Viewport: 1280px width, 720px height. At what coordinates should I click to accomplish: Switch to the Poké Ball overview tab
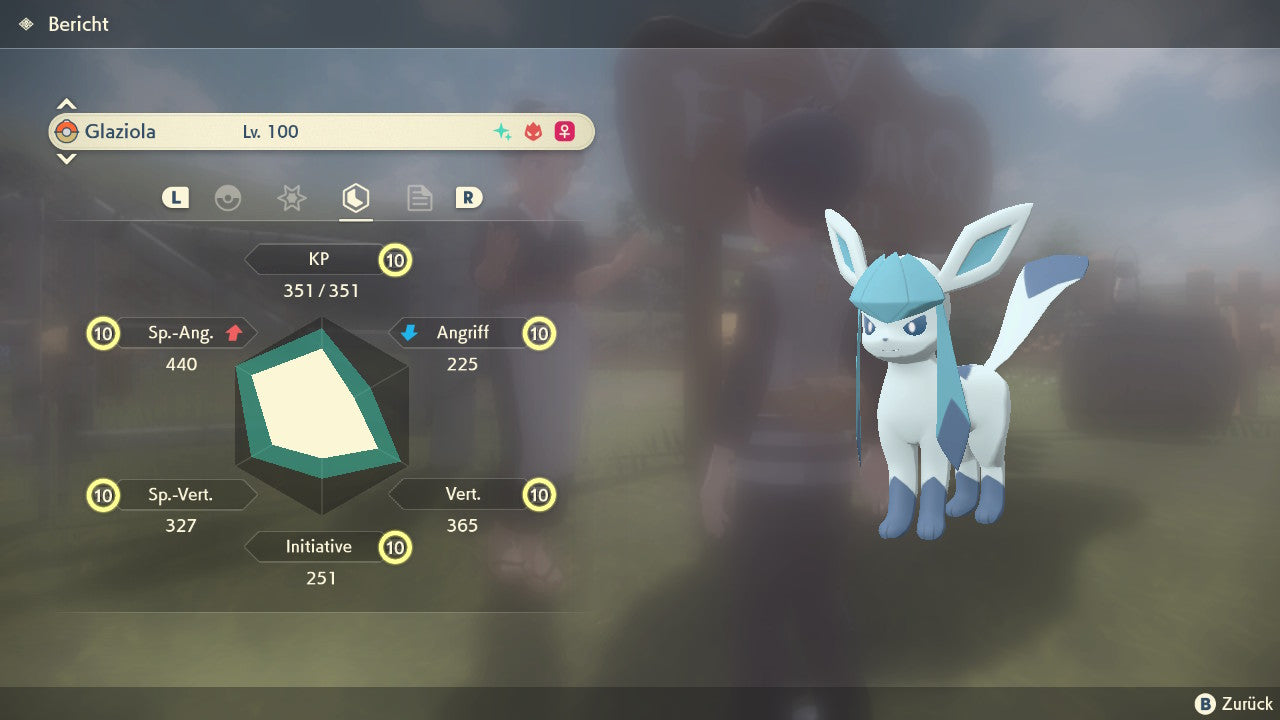pyautogui.click(x=228, y=198)
